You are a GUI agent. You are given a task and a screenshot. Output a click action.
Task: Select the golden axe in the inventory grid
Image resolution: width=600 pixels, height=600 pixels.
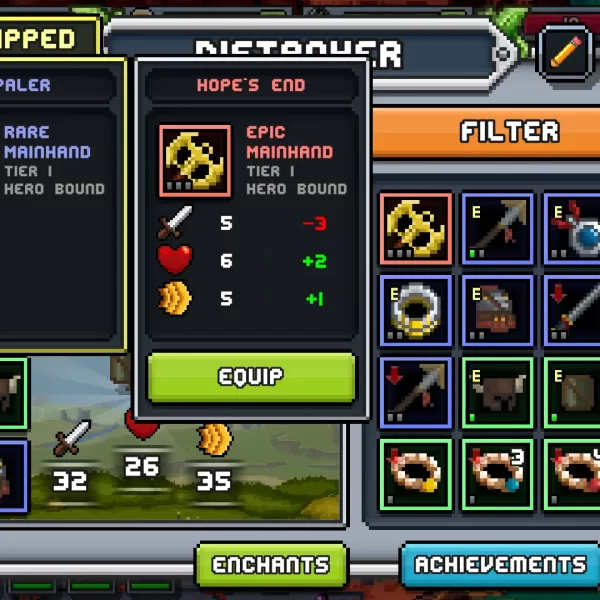tap(416, 229)
